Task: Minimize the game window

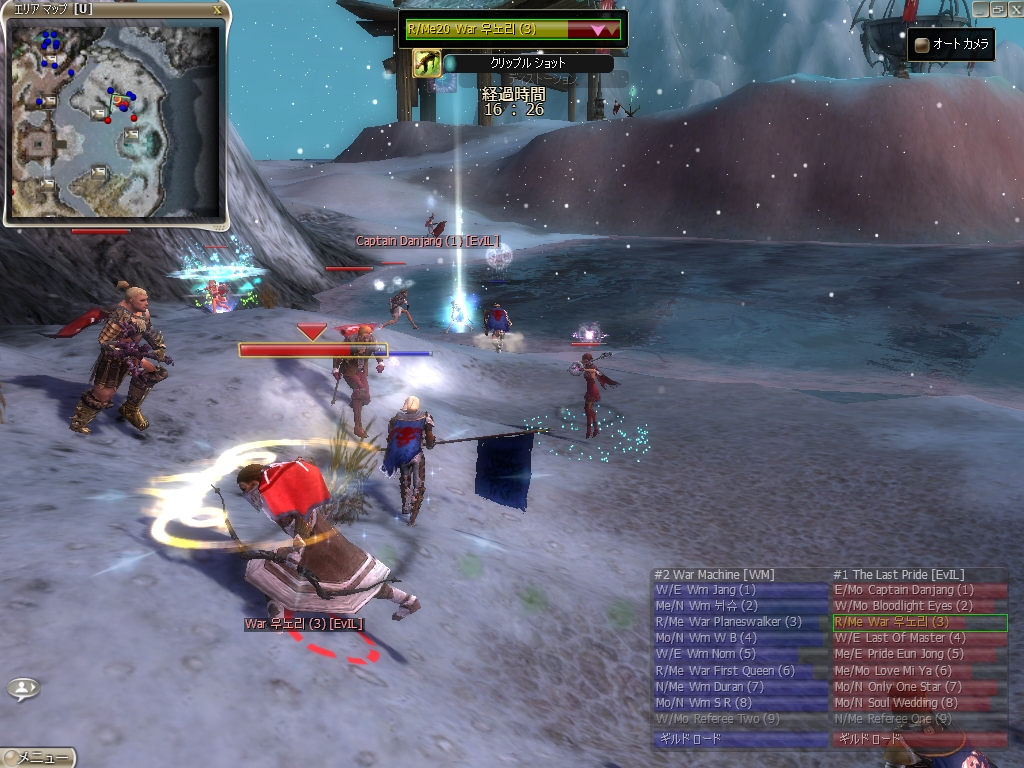Action: 979,8
